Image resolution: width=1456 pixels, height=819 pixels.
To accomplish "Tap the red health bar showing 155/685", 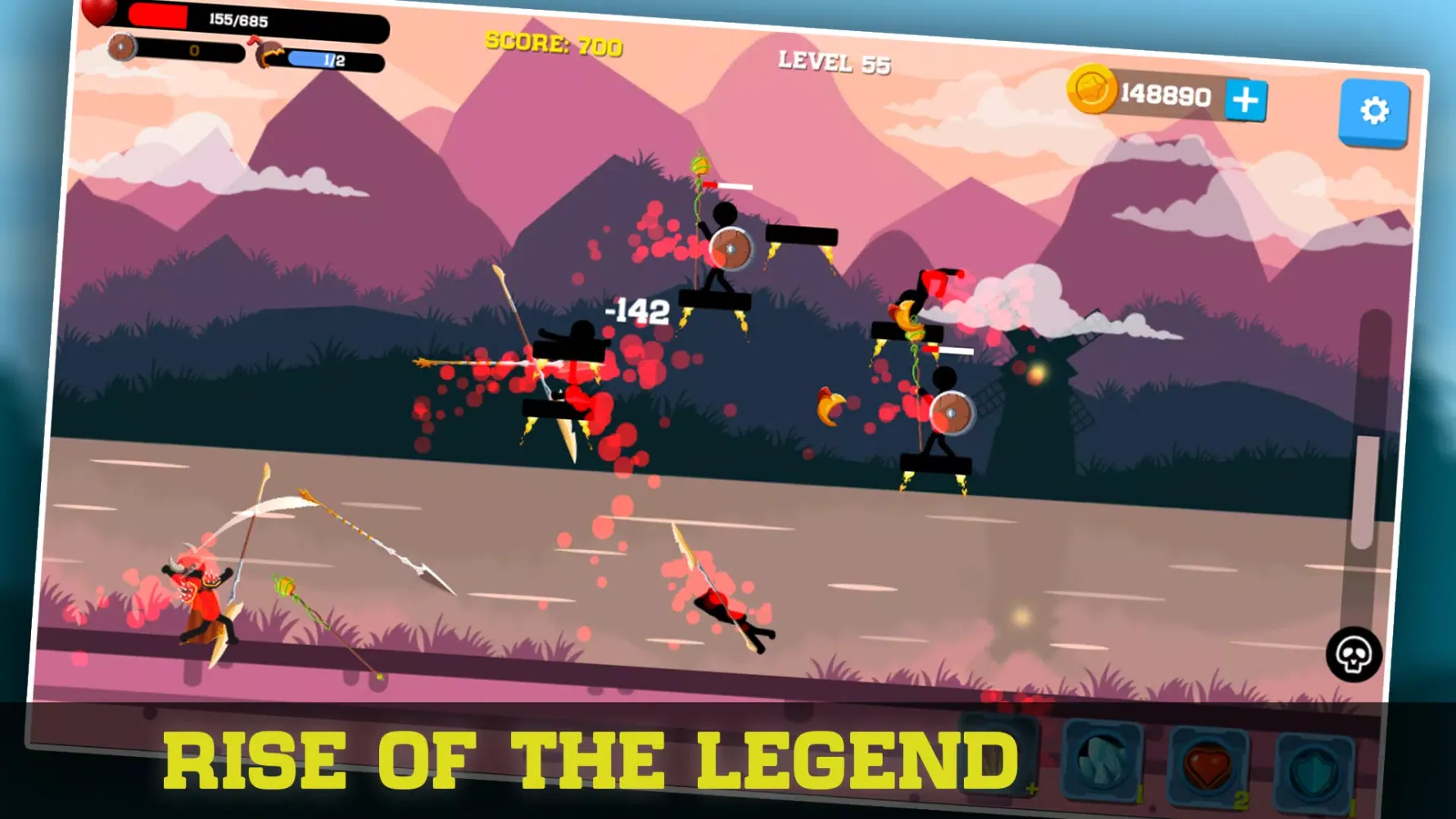I will [x=237, y=18].
